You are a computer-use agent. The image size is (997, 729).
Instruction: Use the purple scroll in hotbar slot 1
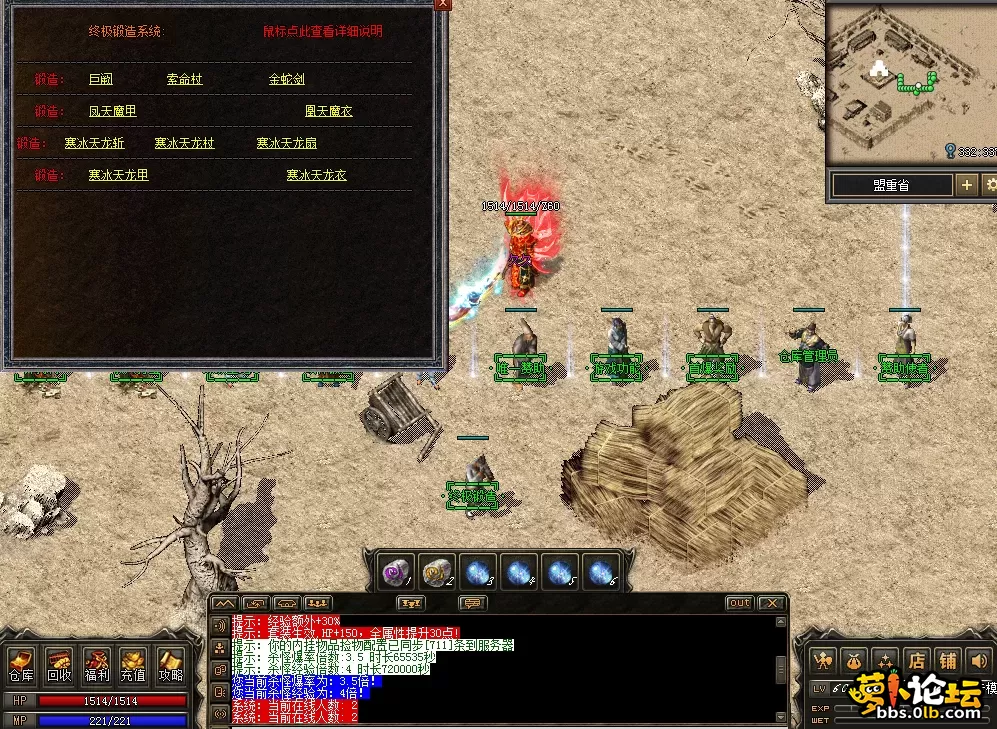(397, 571)
